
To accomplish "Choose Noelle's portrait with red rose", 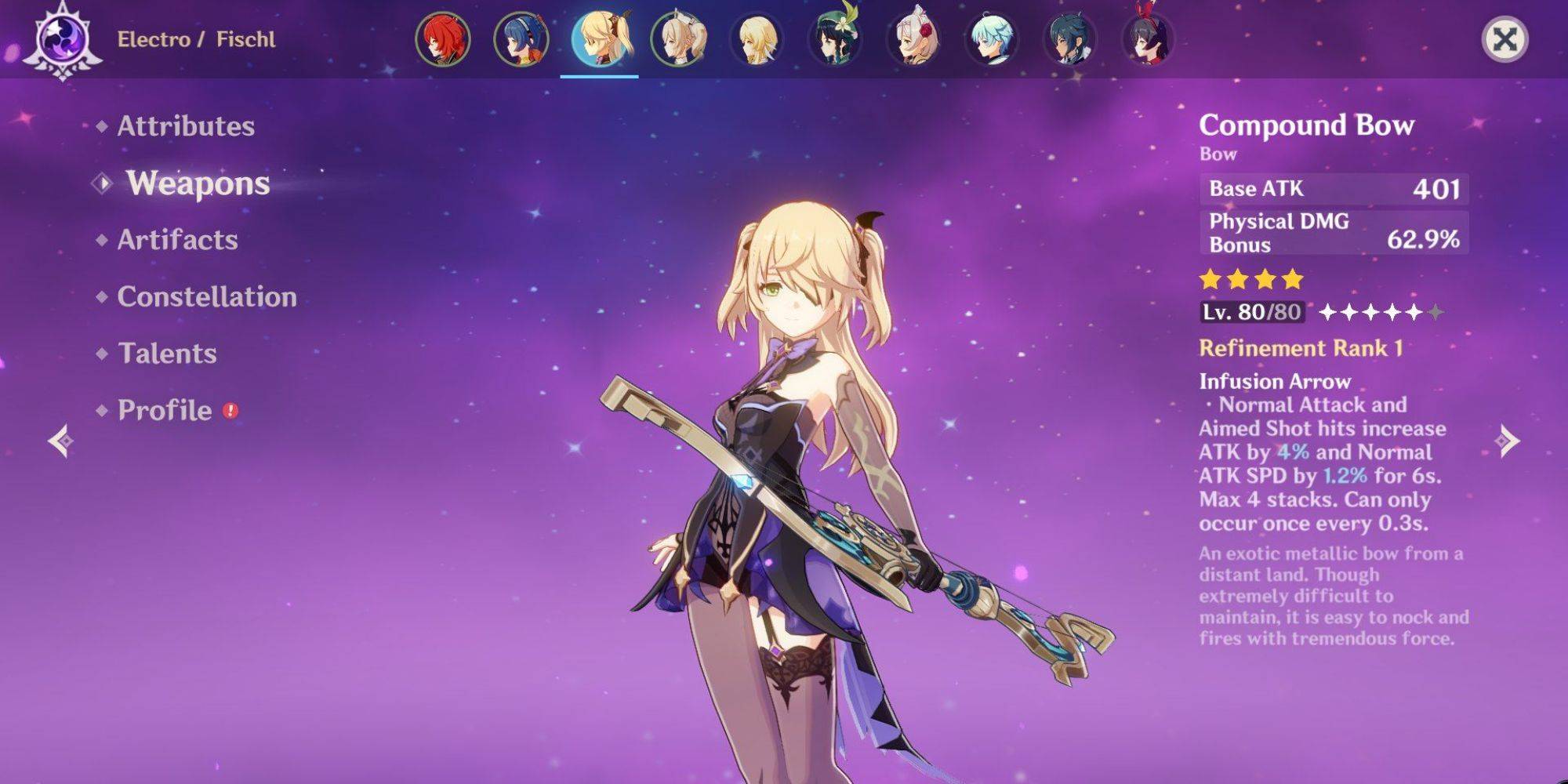I will pyautogui.click(x=913, y=39).
